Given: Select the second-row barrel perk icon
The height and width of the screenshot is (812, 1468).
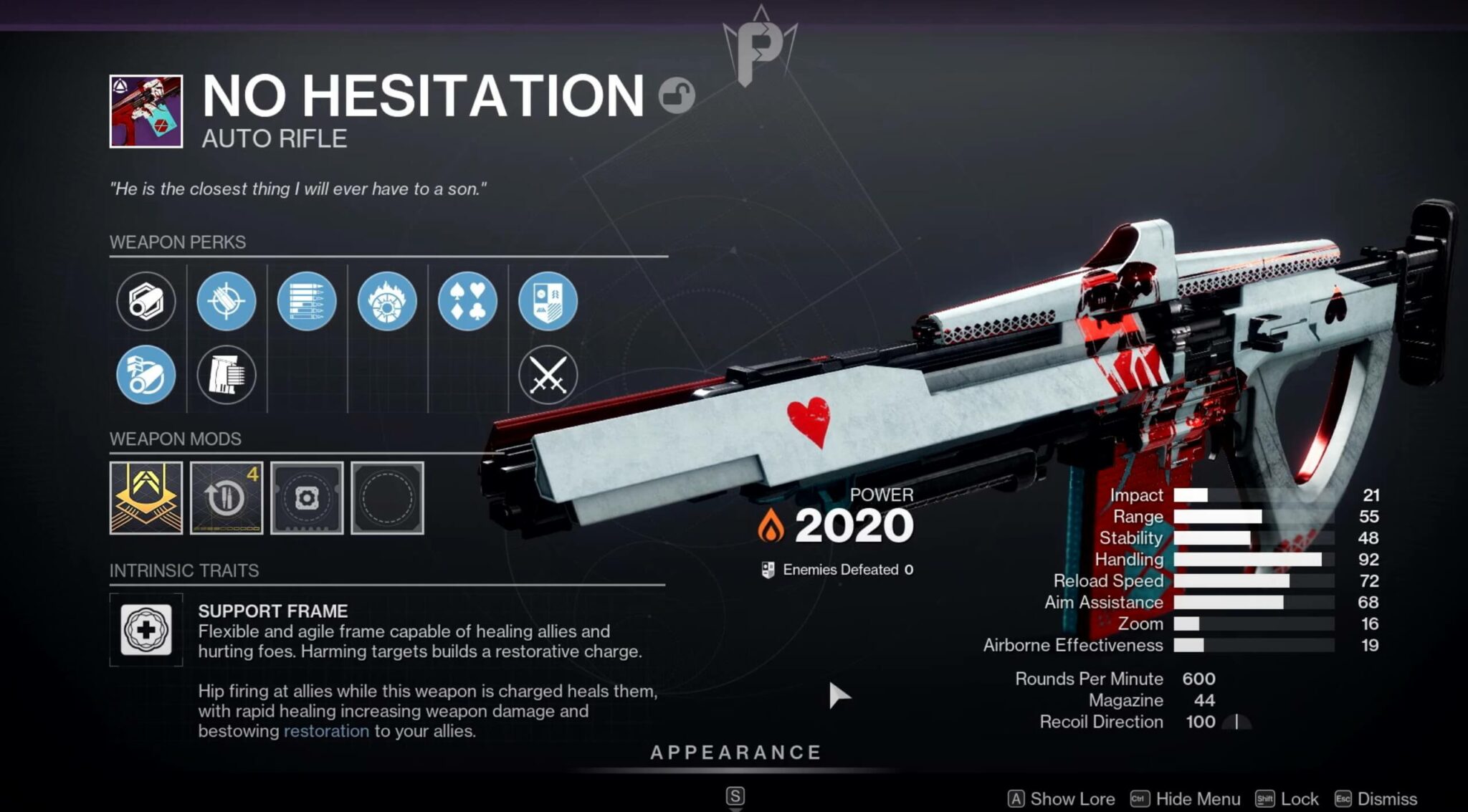Looking at the screenshot, I should [x=146, y=373].
